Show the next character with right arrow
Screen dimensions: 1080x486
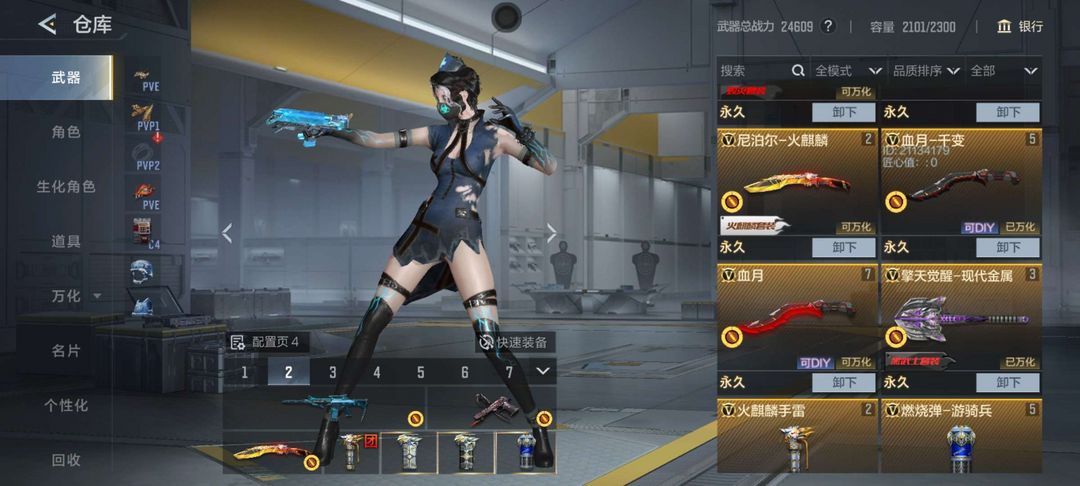551,233
